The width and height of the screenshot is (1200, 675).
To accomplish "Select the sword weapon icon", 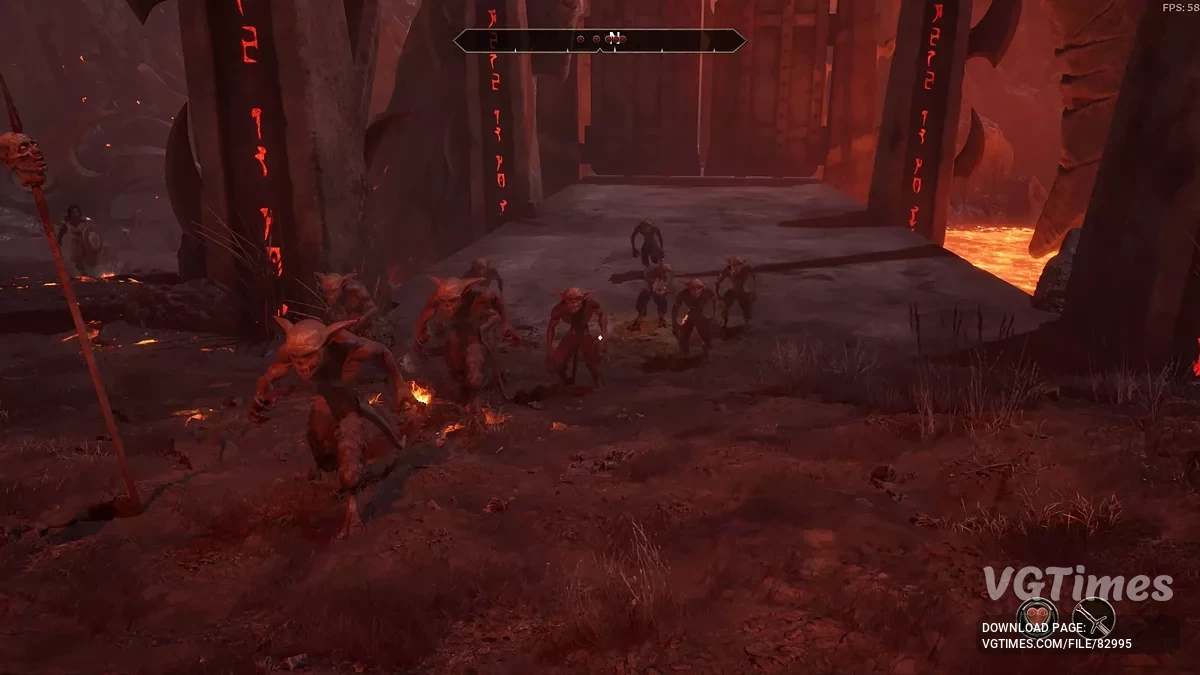I will pos(1093,617).
